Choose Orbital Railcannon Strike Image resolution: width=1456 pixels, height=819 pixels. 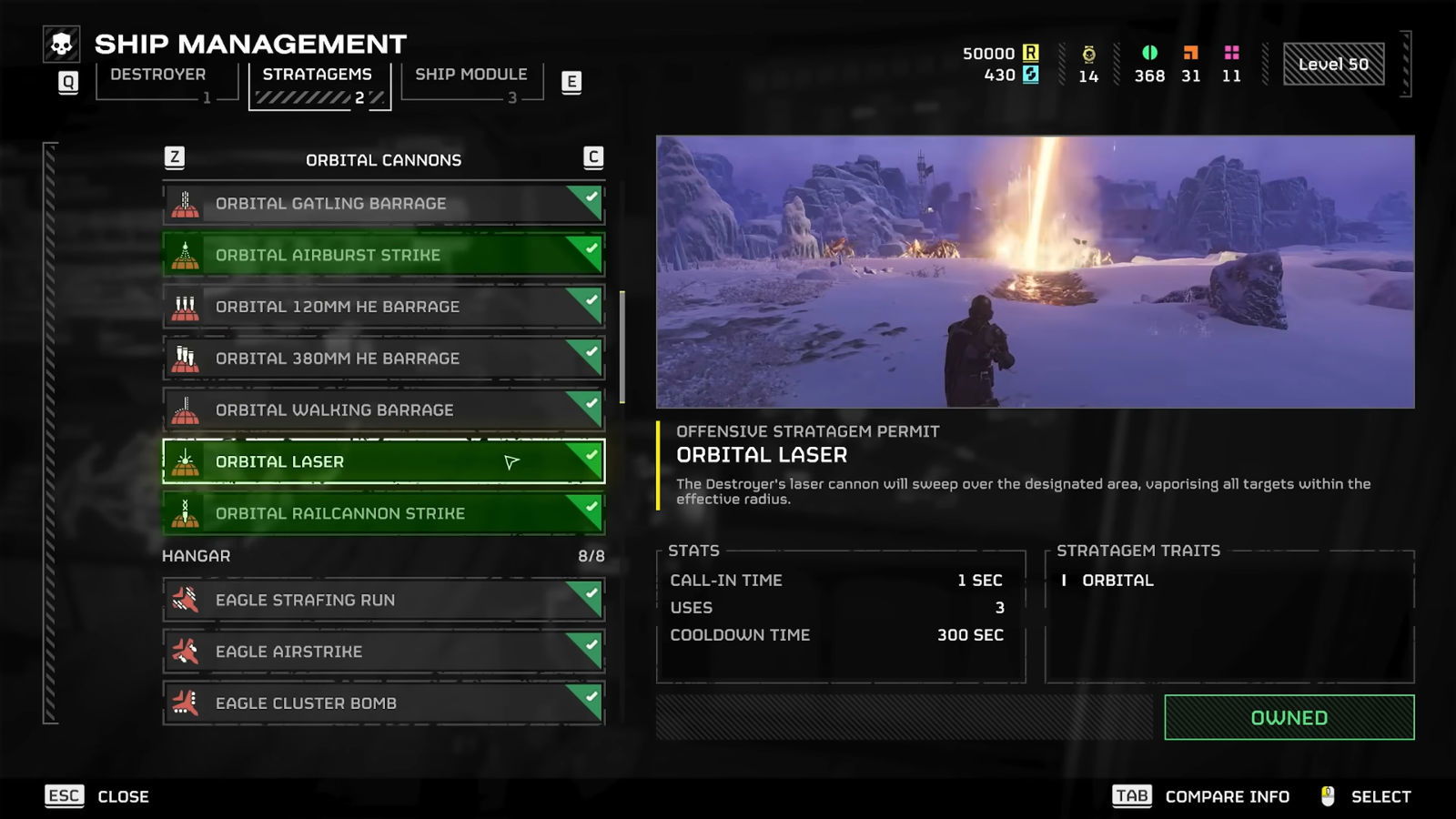tap(382, 513)
